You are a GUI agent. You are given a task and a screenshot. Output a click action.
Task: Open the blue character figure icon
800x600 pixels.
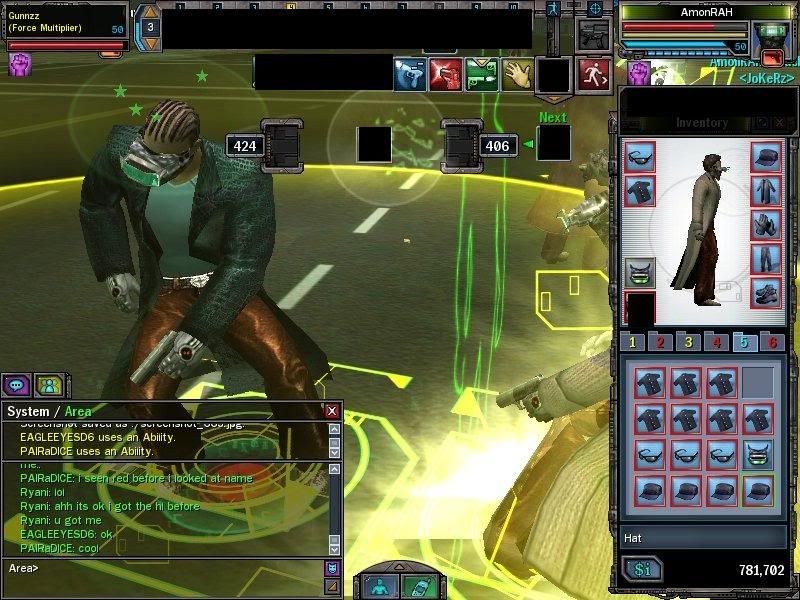(380, 587)
